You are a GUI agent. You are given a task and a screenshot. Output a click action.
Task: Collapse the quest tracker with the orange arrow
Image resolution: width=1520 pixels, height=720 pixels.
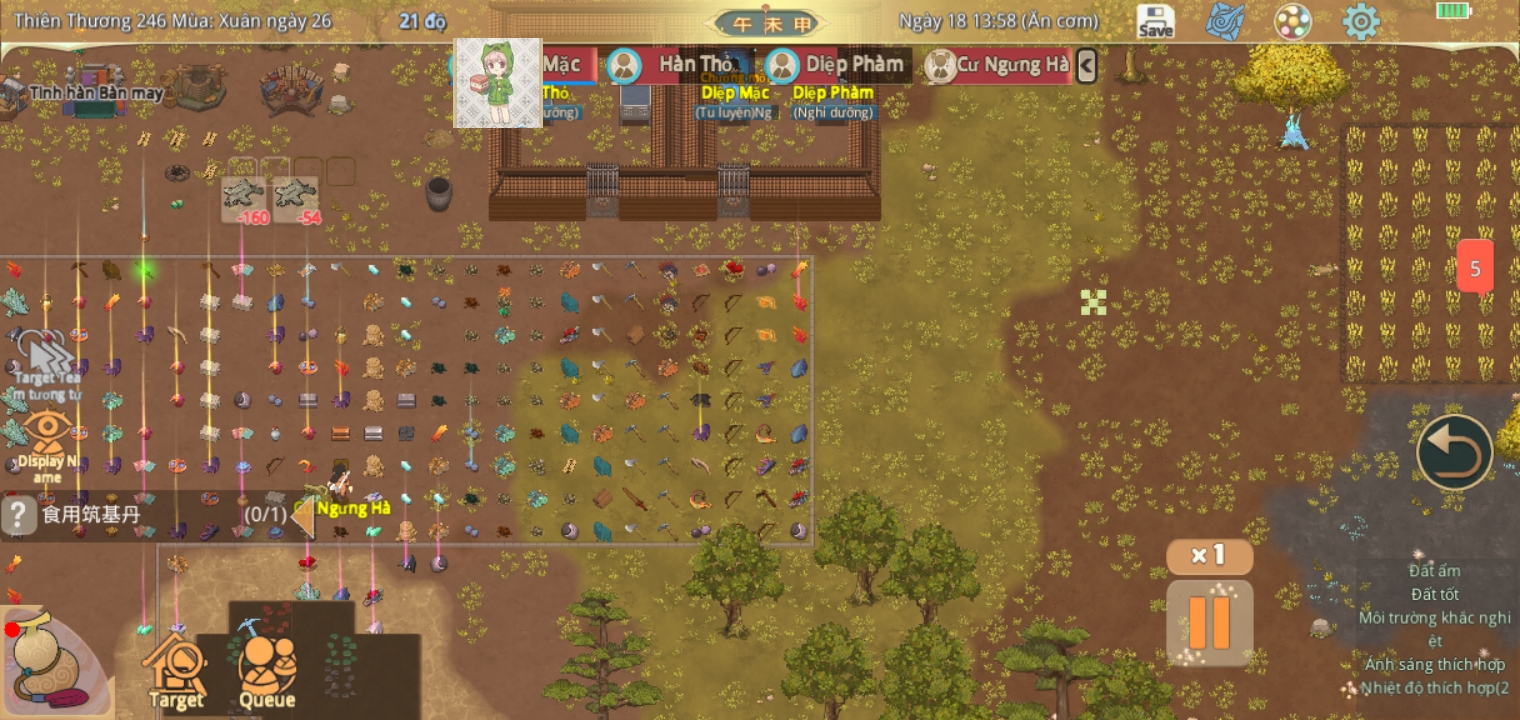point(303,515)
